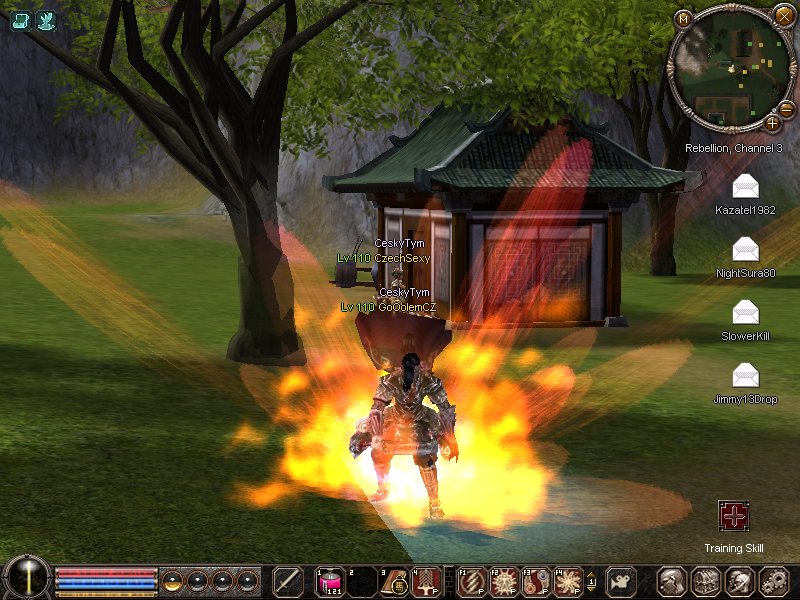Open the whisper message from SlowerKill
This screenshot has width=800, height=600.
[745, 312]
